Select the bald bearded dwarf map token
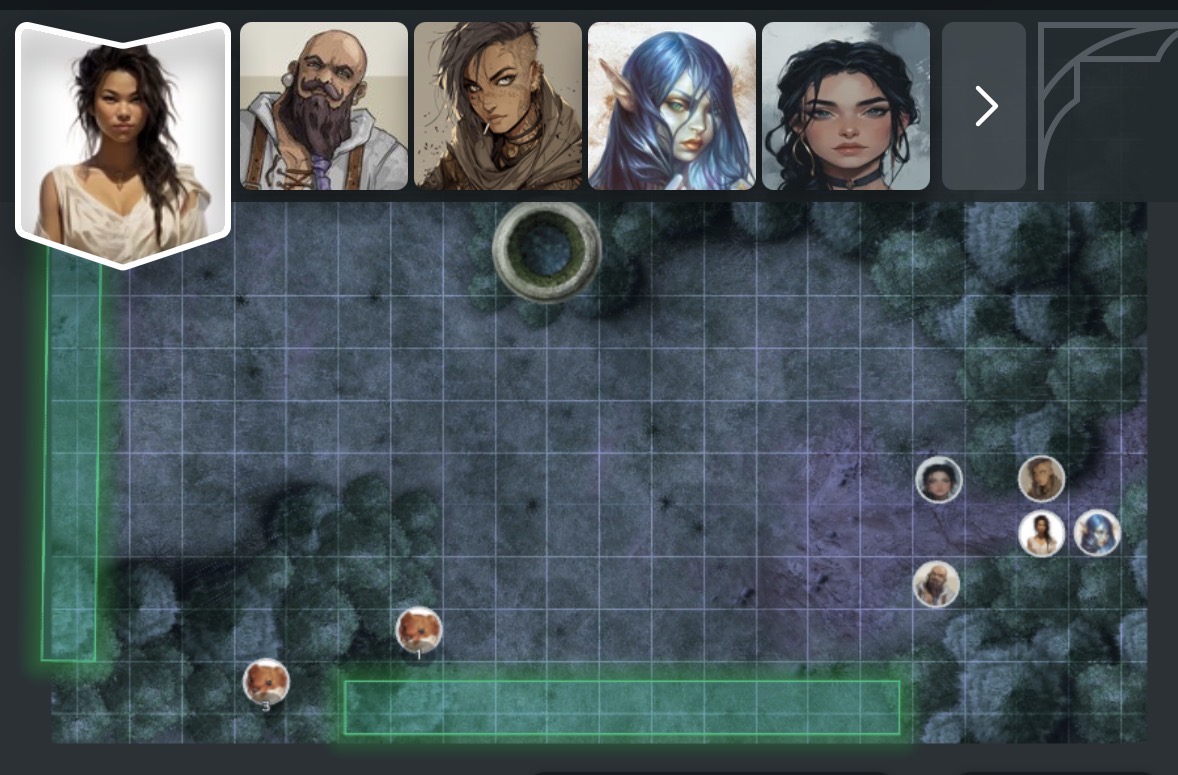 click(936, 584)
